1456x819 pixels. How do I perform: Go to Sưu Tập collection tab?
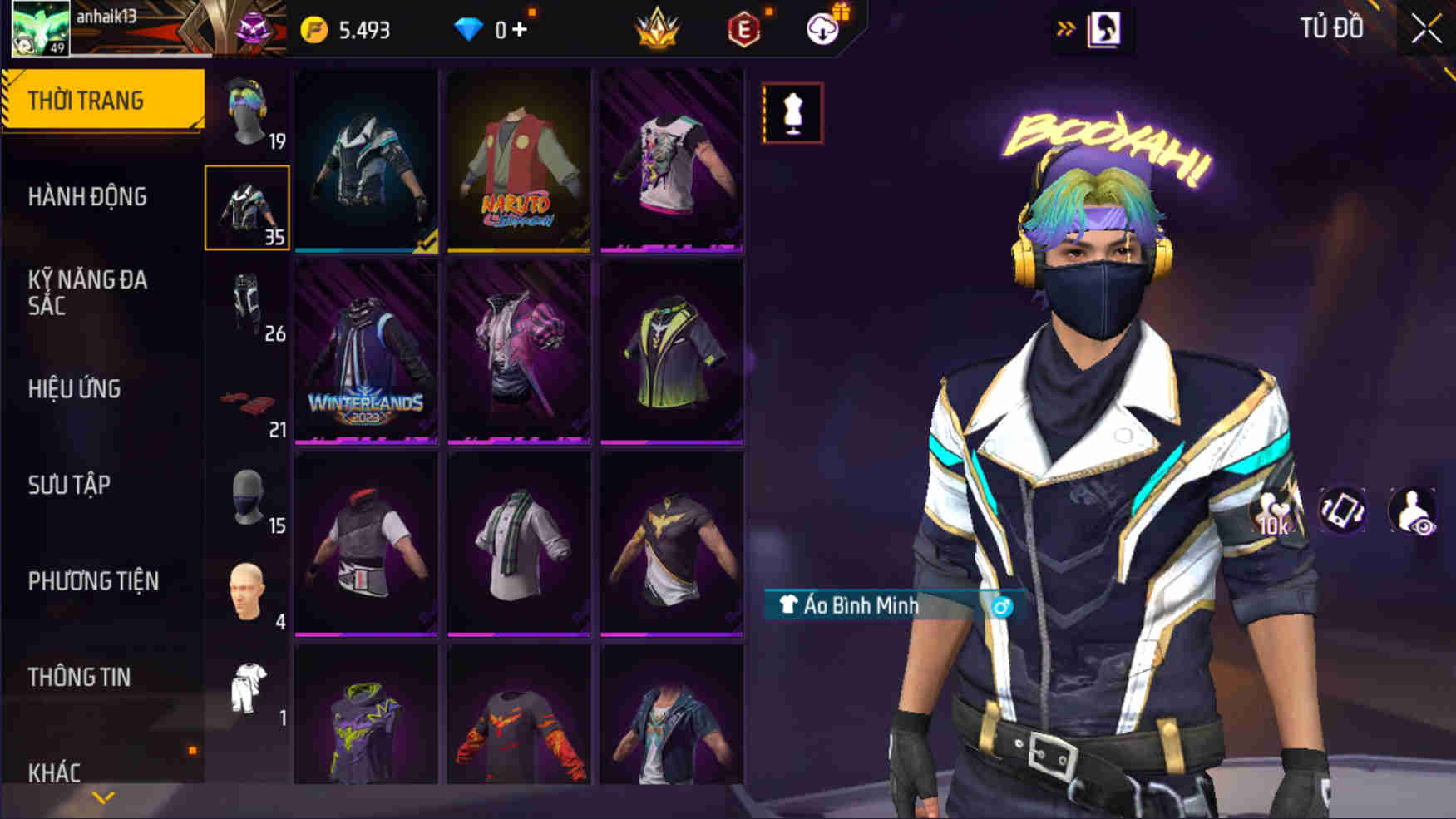click(69, 485)
